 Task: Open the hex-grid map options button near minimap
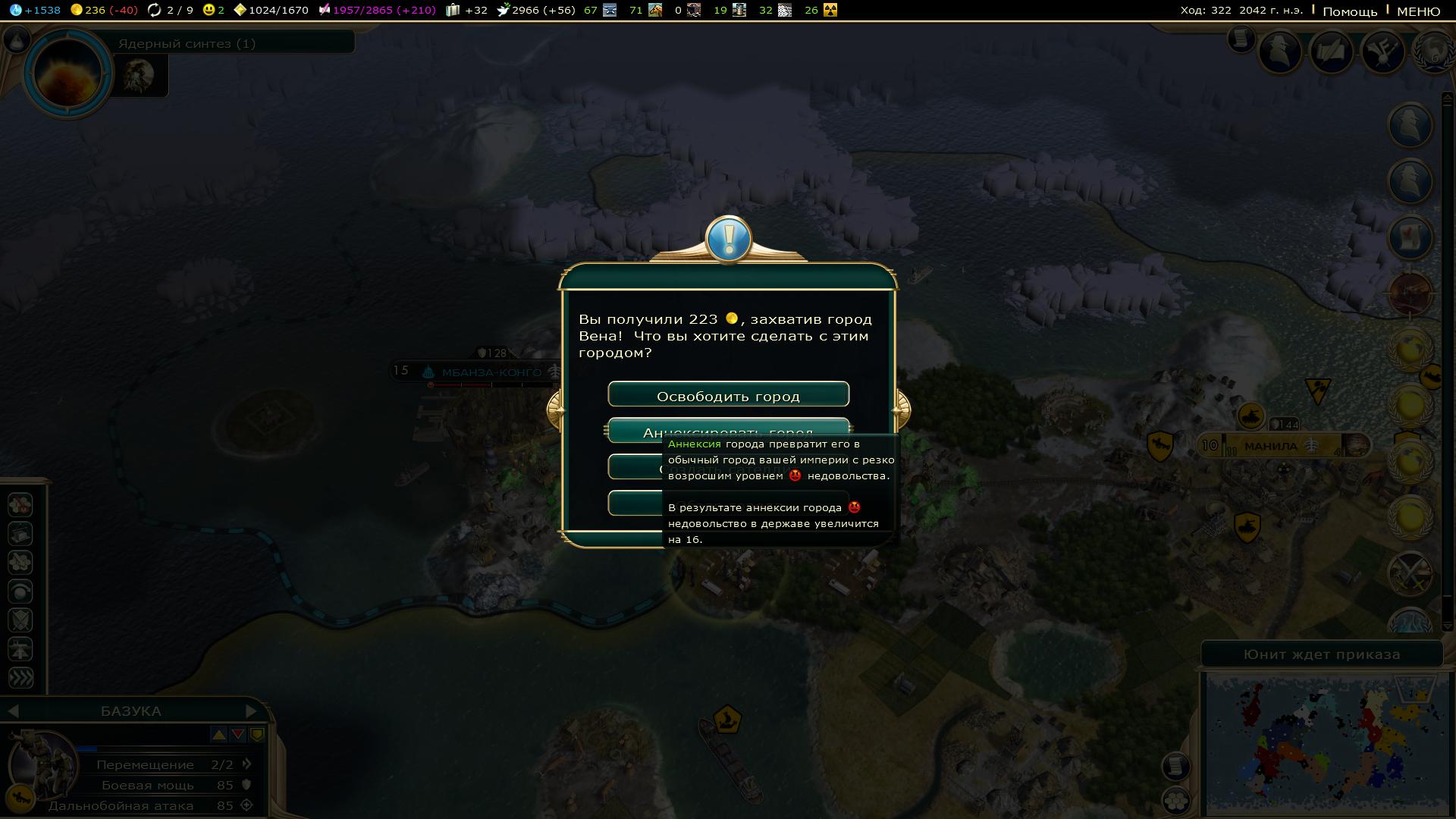[1175, 799]
